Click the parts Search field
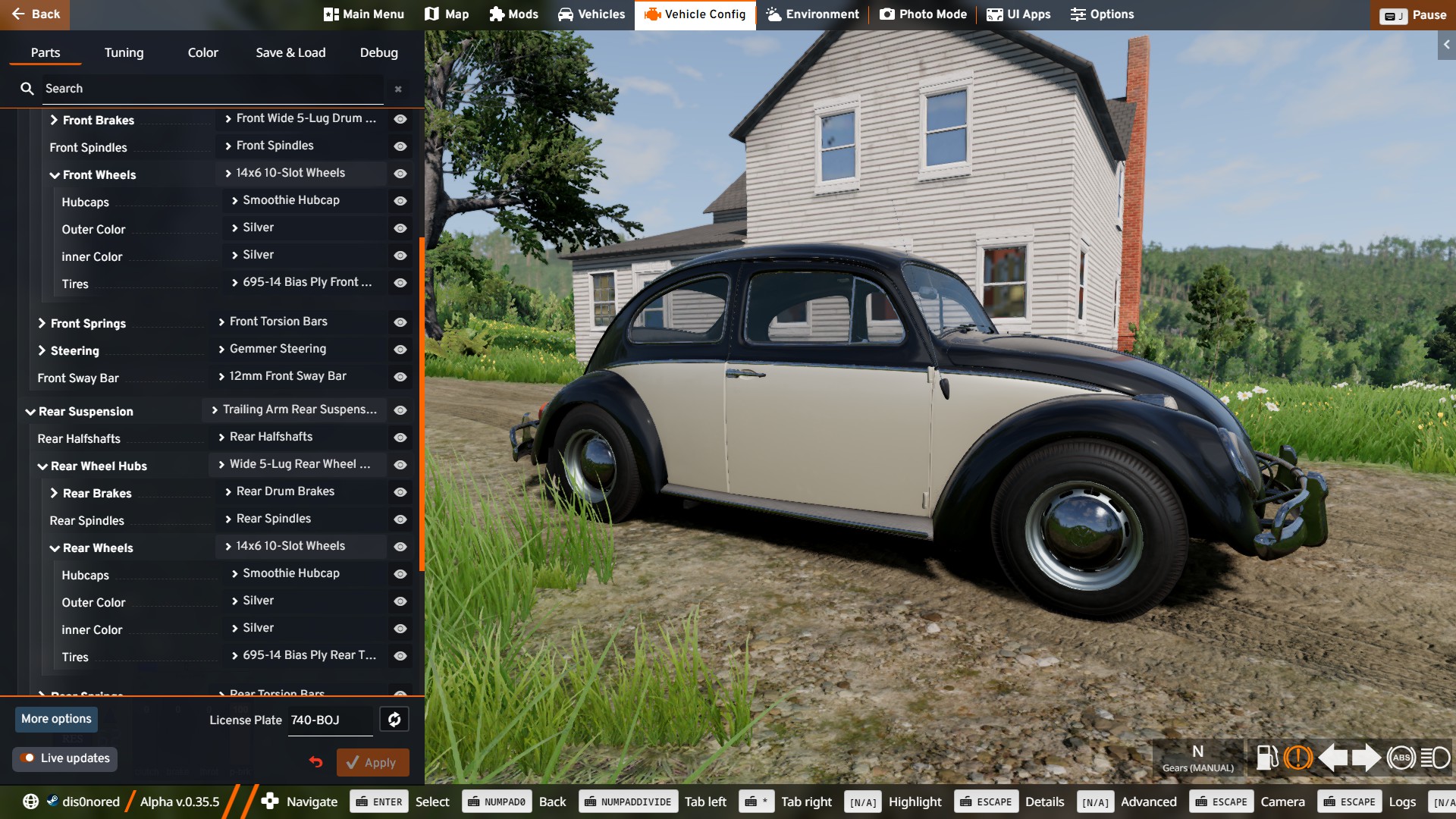 (205, 89)
